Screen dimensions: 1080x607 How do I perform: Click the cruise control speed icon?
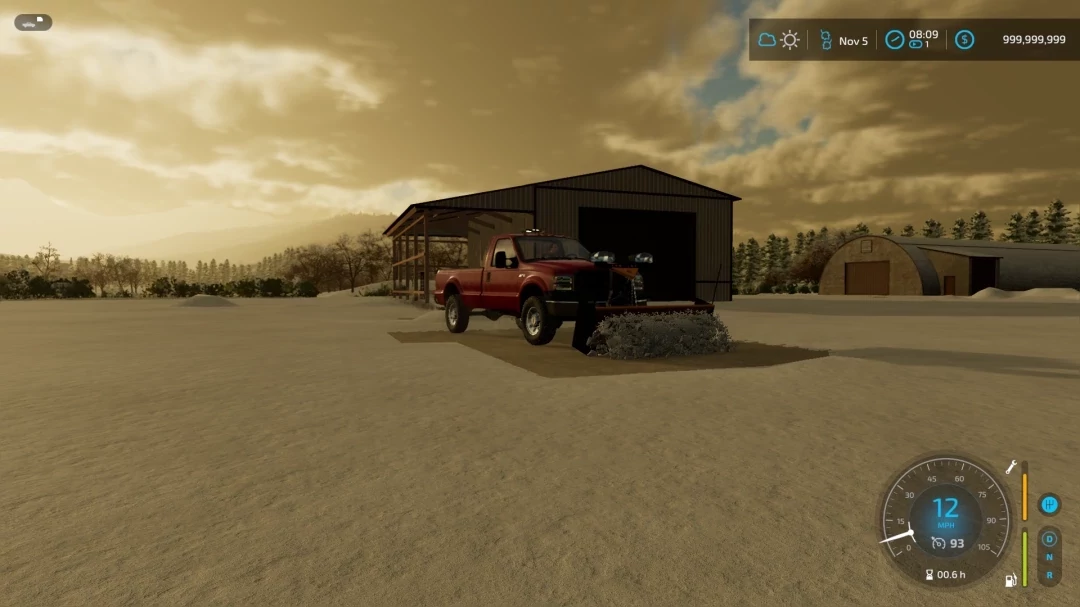(x=938, y=543)
